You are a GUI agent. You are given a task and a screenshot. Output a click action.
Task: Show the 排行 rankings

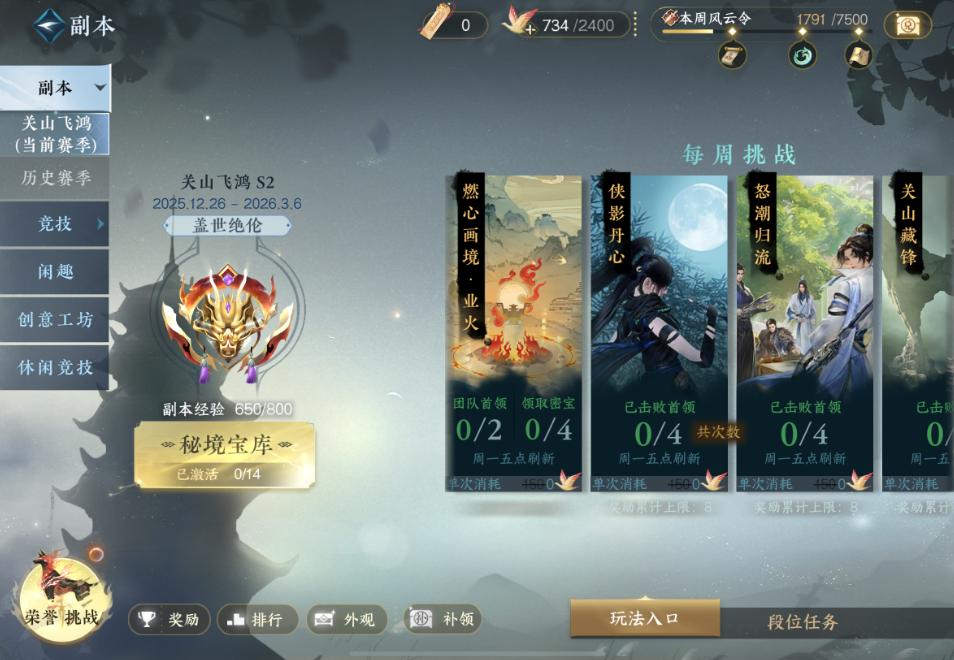257,620
